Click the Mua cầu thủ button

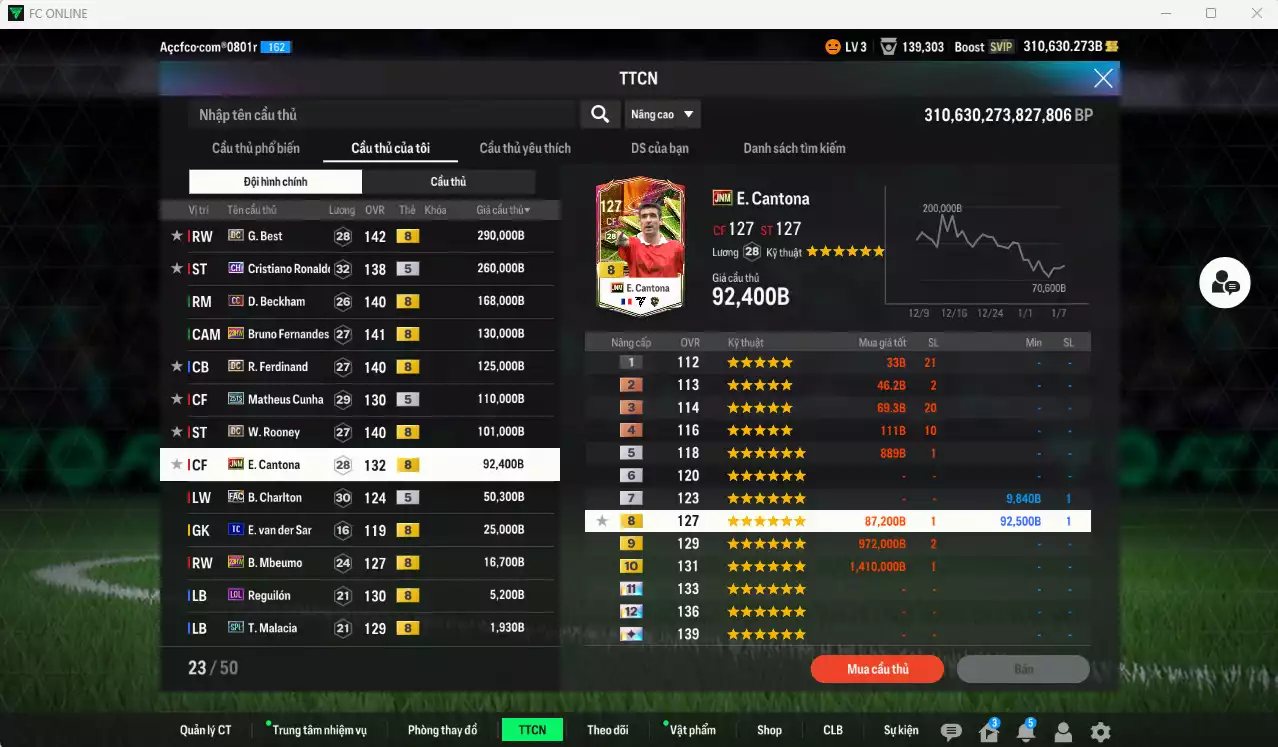(877, 669)
